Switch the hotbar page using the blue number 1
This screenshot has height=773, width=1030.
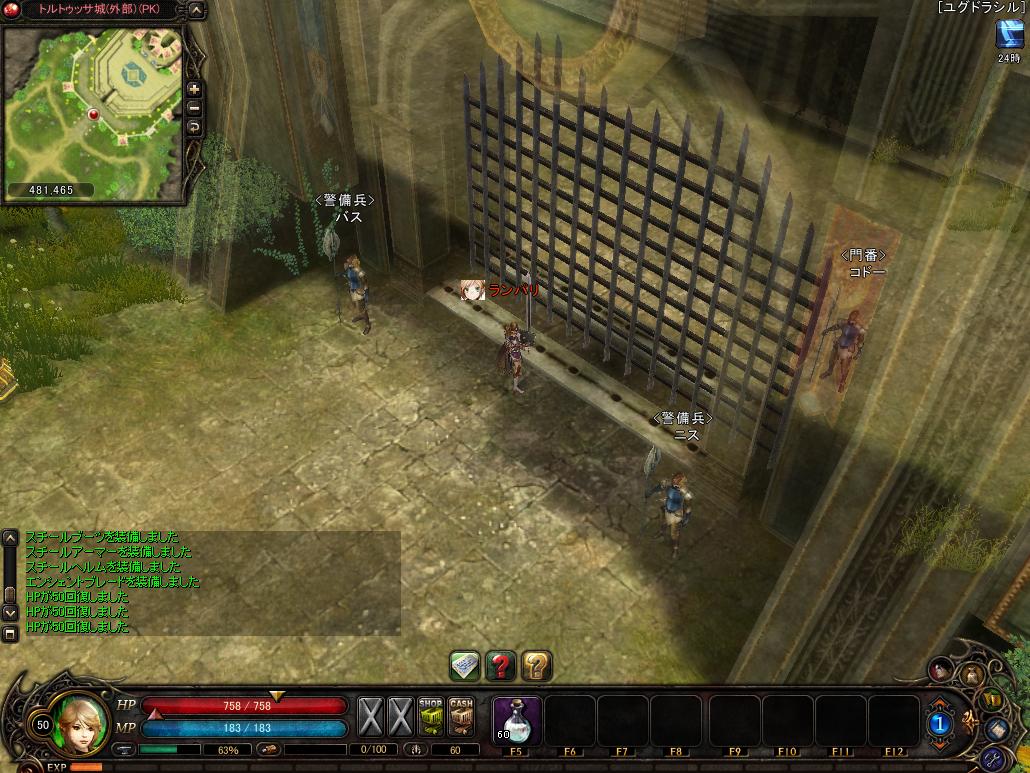940,722
